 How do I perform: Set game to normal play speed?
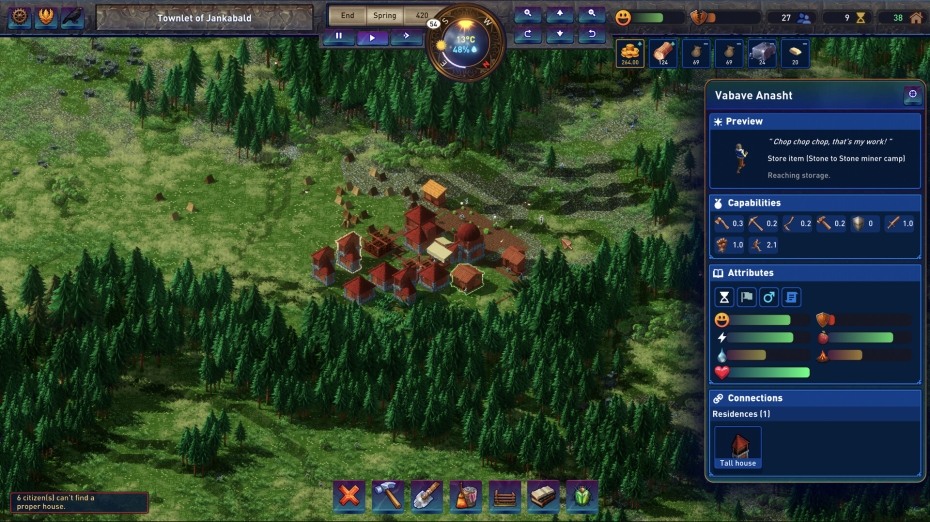tap(372, 36)
